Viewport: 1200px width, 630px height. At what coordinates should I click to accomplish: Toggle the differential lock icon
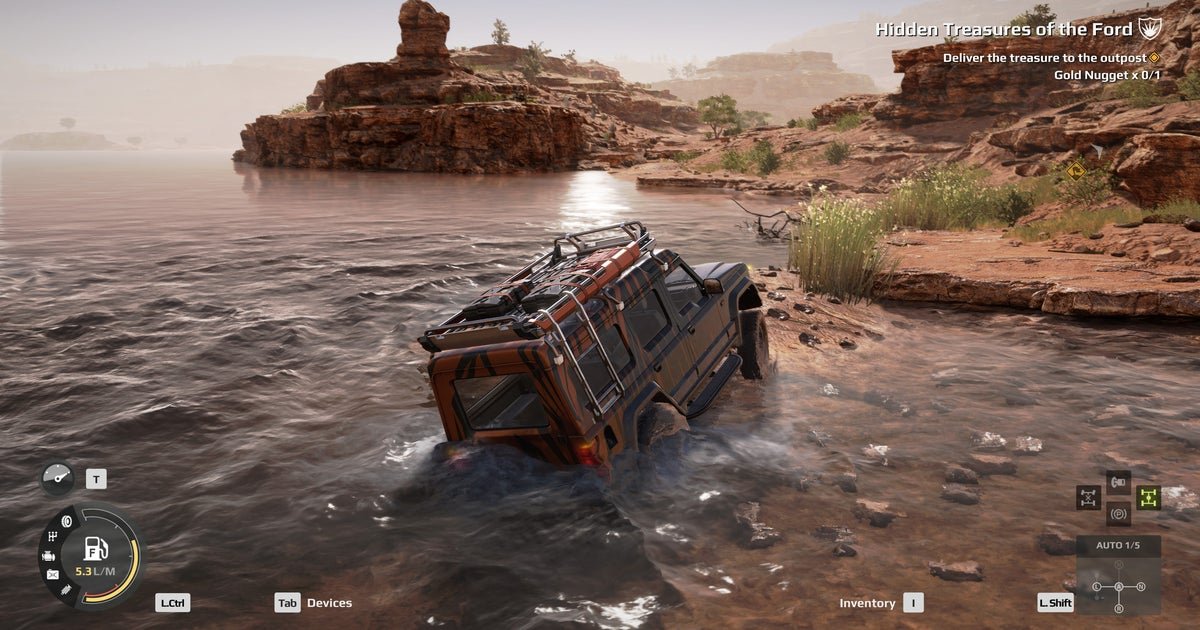click(x=1089, y=497)
